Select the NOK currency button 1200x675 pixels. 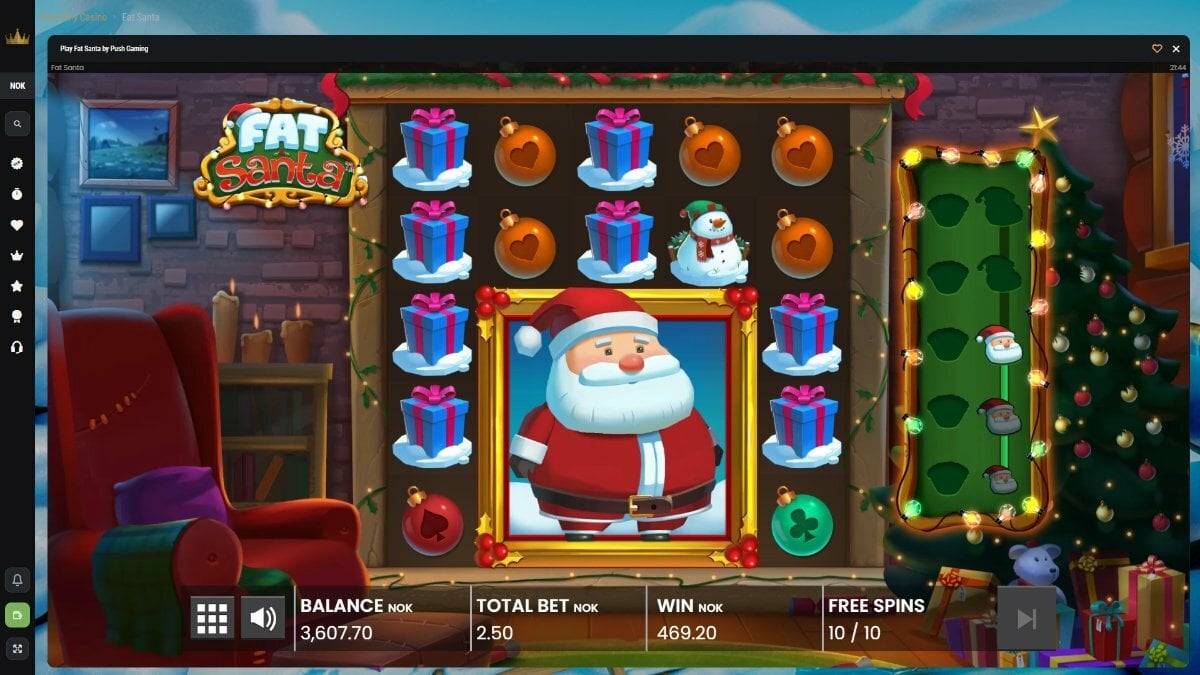pyautogui.click(x=17, y=86)
